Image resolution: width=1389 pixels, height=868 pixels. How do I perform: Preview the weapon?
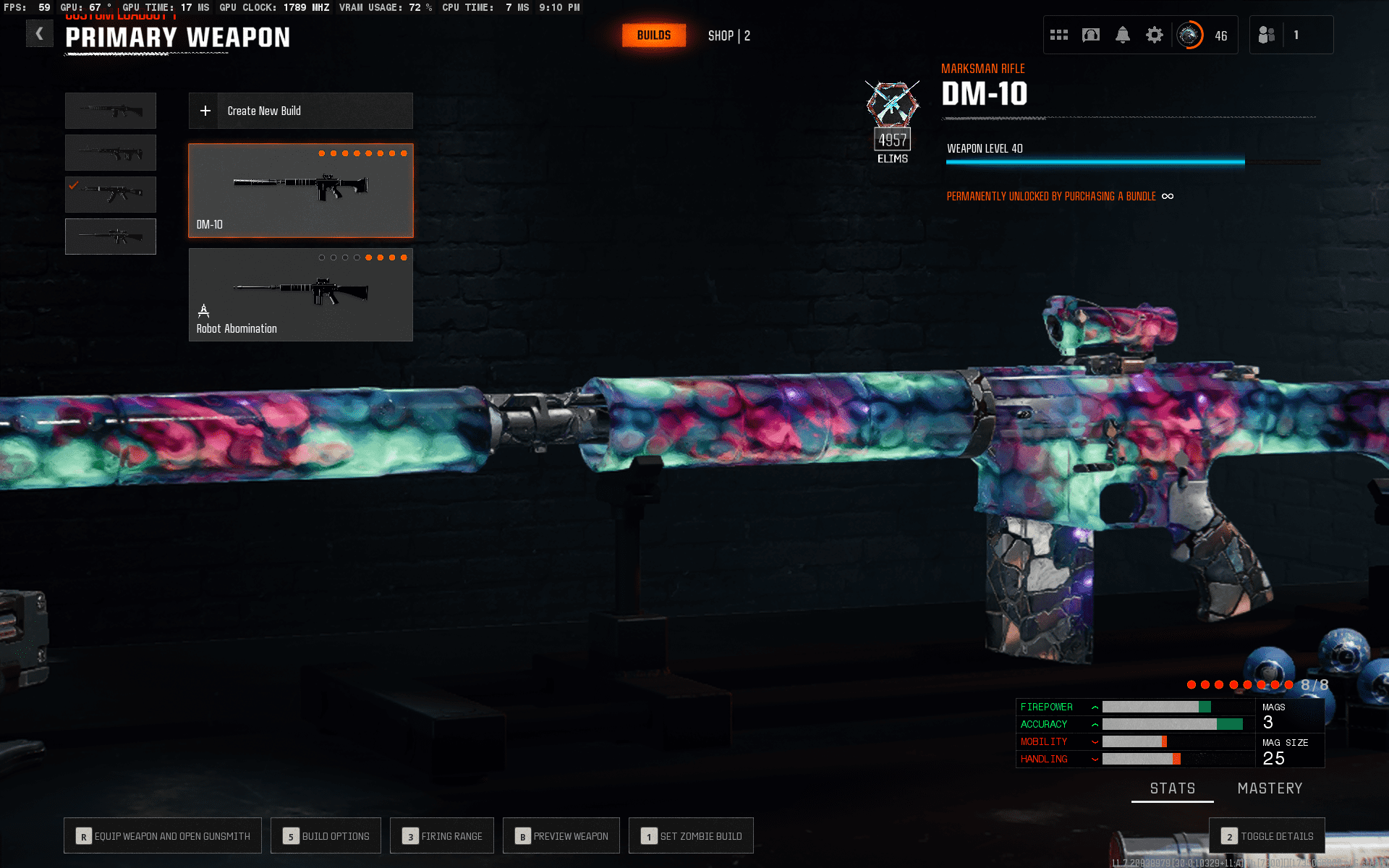tap(561, 836)
